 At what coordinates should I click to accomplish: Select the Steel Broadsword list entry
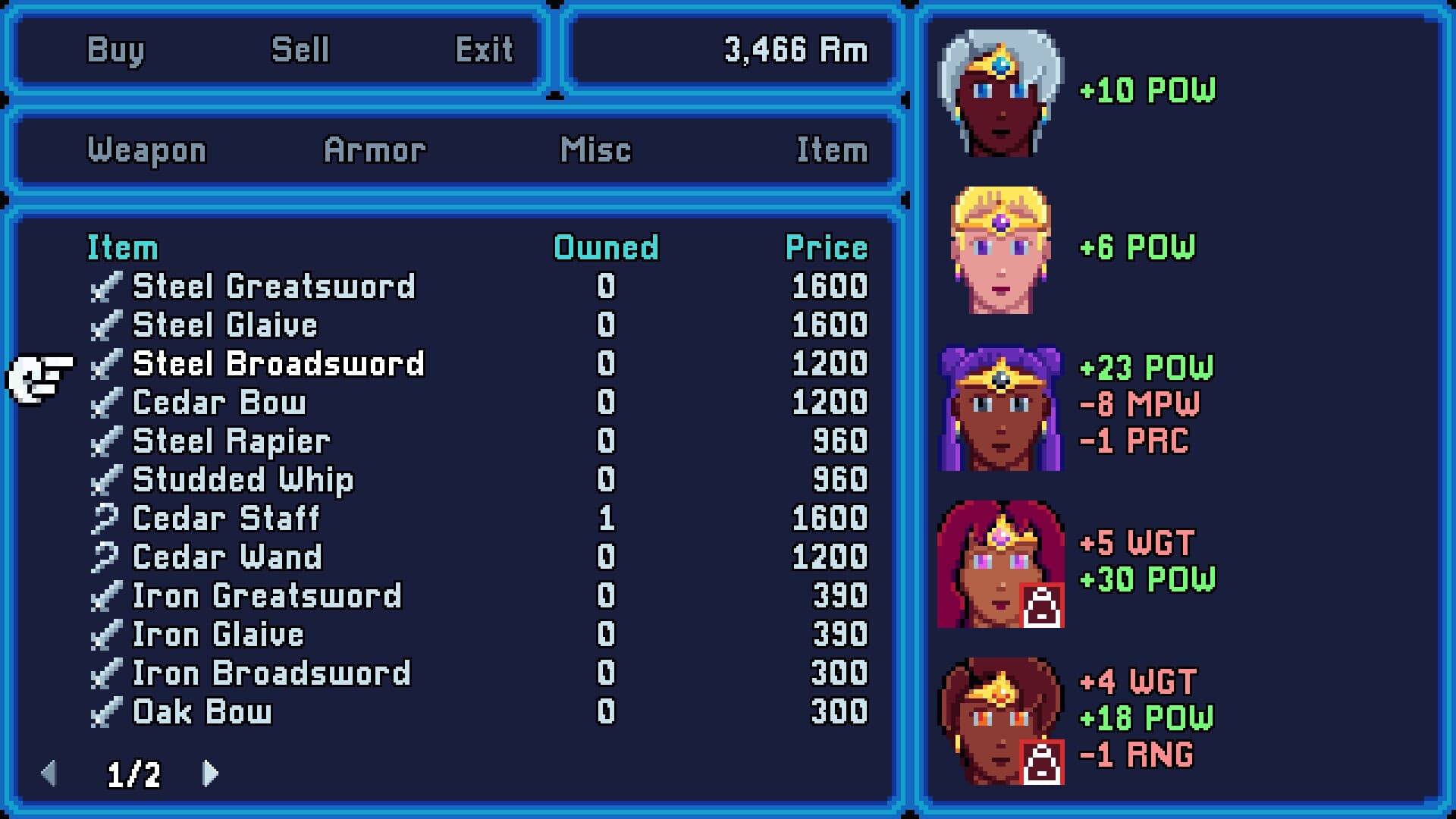point(278,364)
